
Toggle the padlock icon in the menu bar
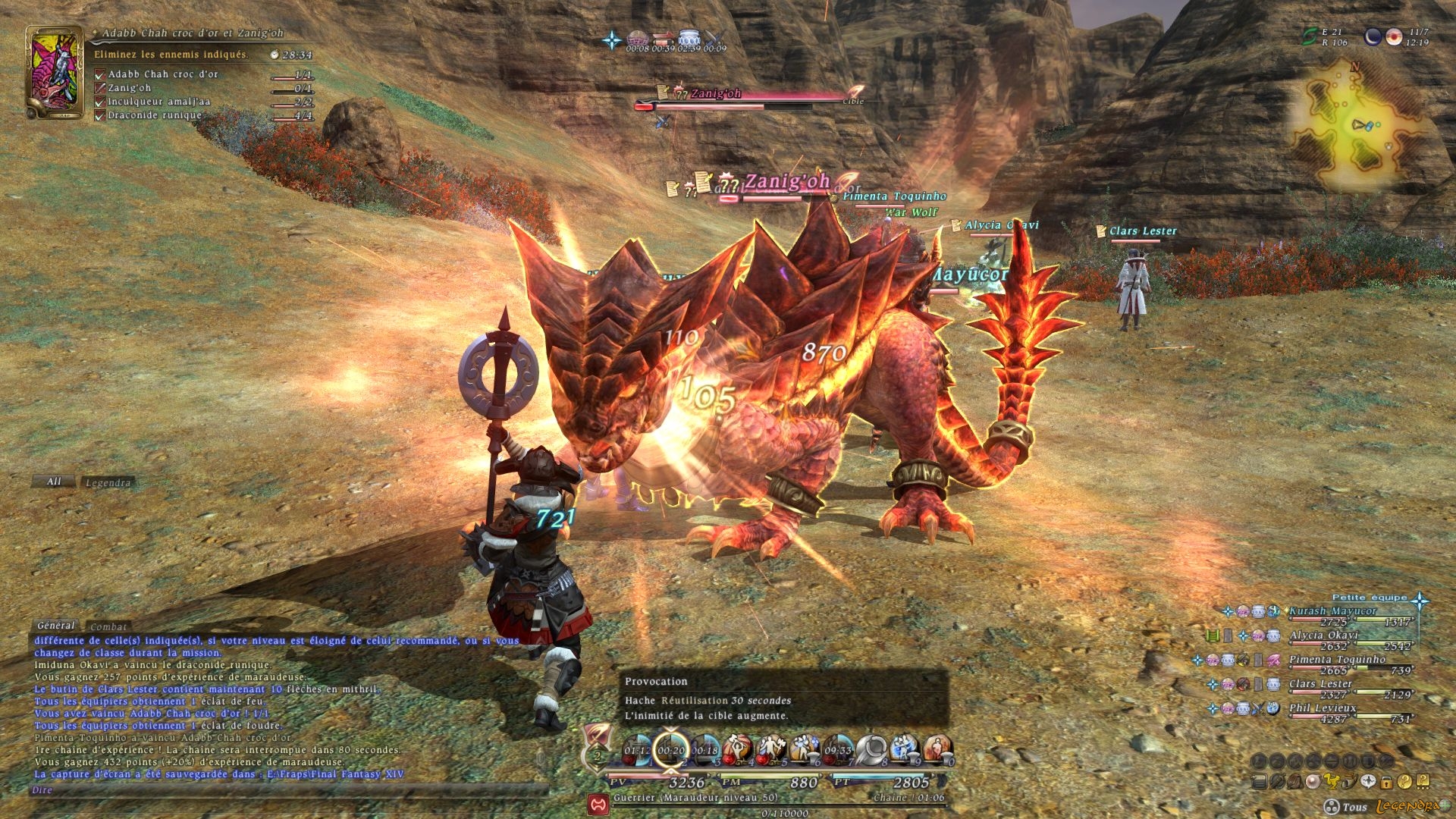pos(1386,782)
